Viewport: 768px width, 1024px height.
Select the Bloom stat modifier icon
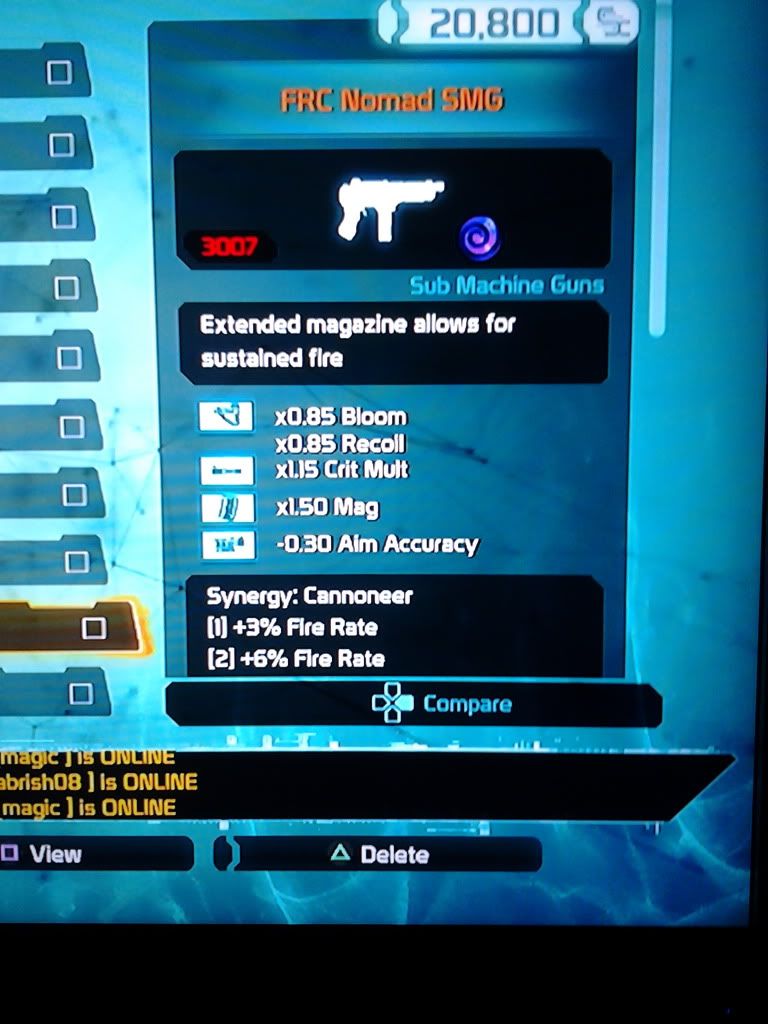[225, 416]
